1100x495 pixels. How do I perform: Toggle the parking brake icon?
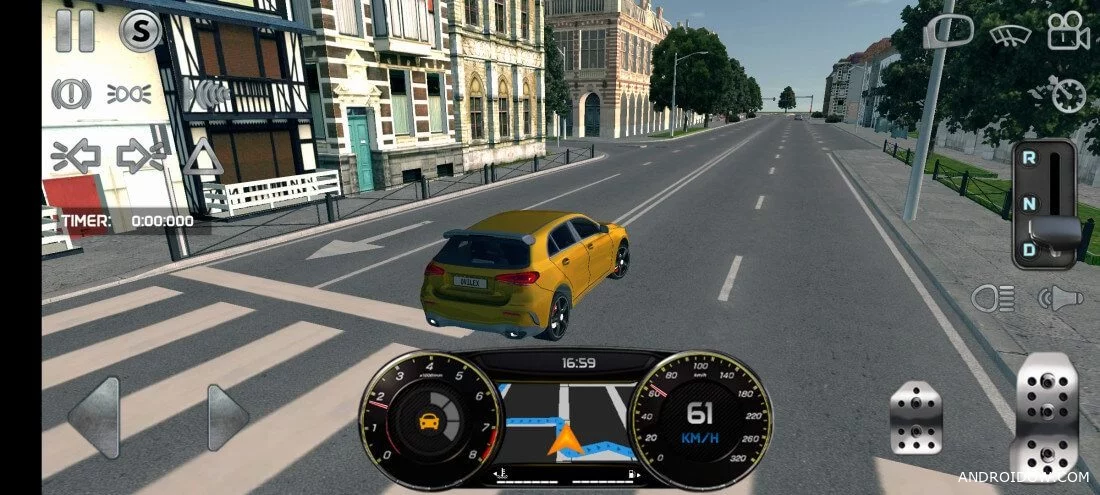click(71, 94)
